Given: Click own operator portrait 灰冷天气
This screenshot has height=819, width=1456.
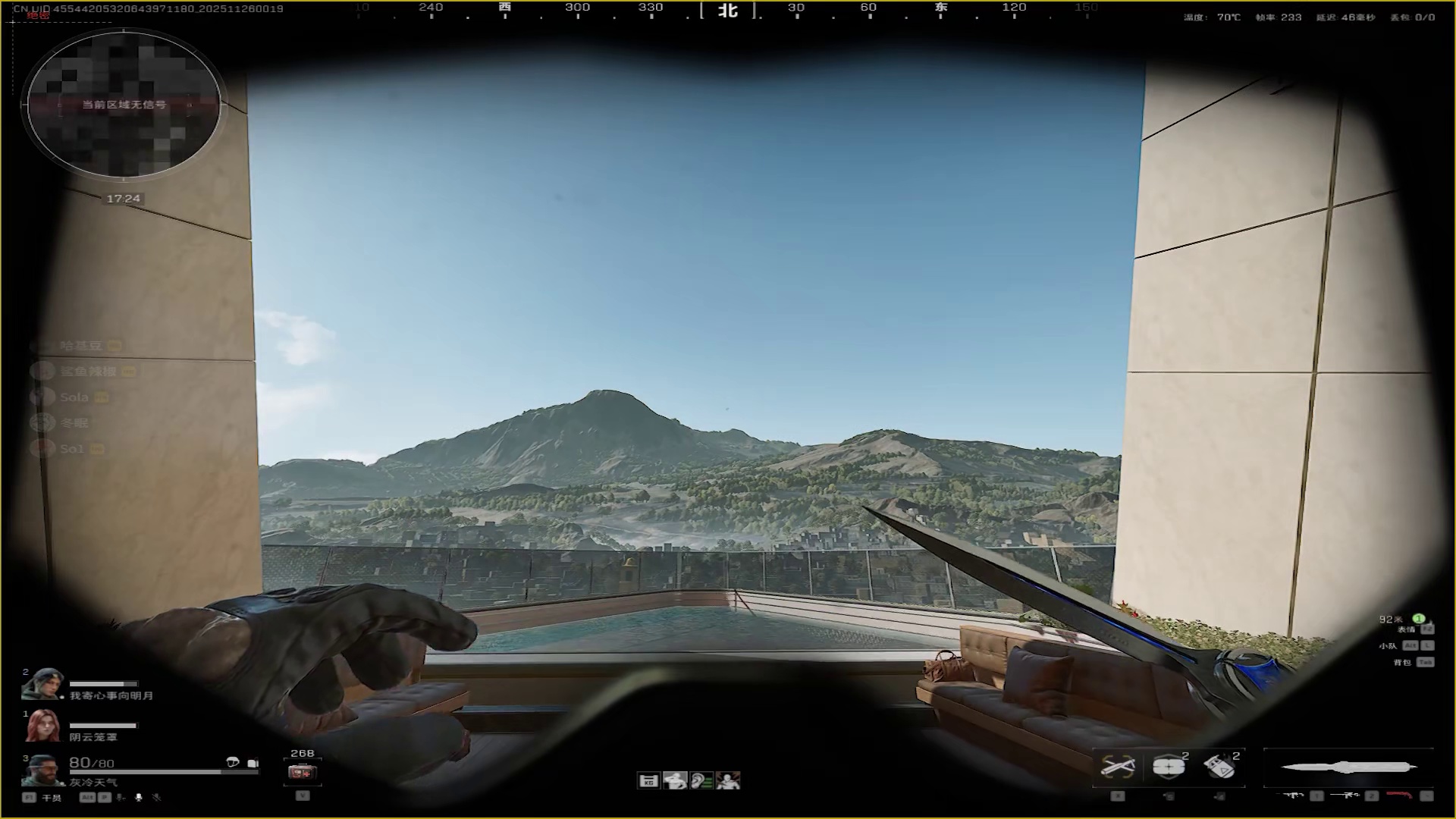Looking at the screenshot, I should coord(42,770).
